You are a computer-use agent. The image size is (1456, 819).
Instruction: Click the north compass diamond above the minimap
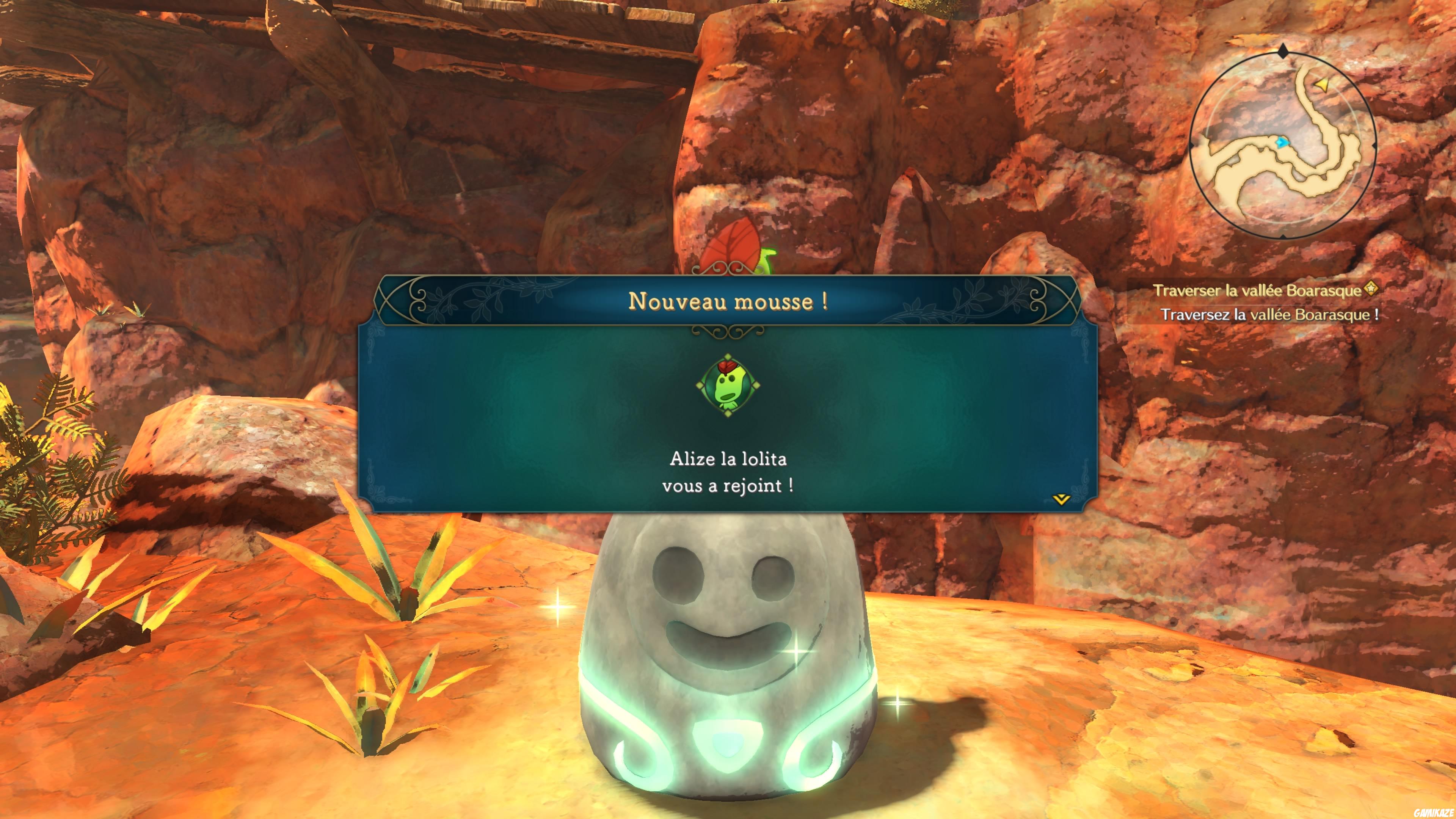pos(1283,51)
